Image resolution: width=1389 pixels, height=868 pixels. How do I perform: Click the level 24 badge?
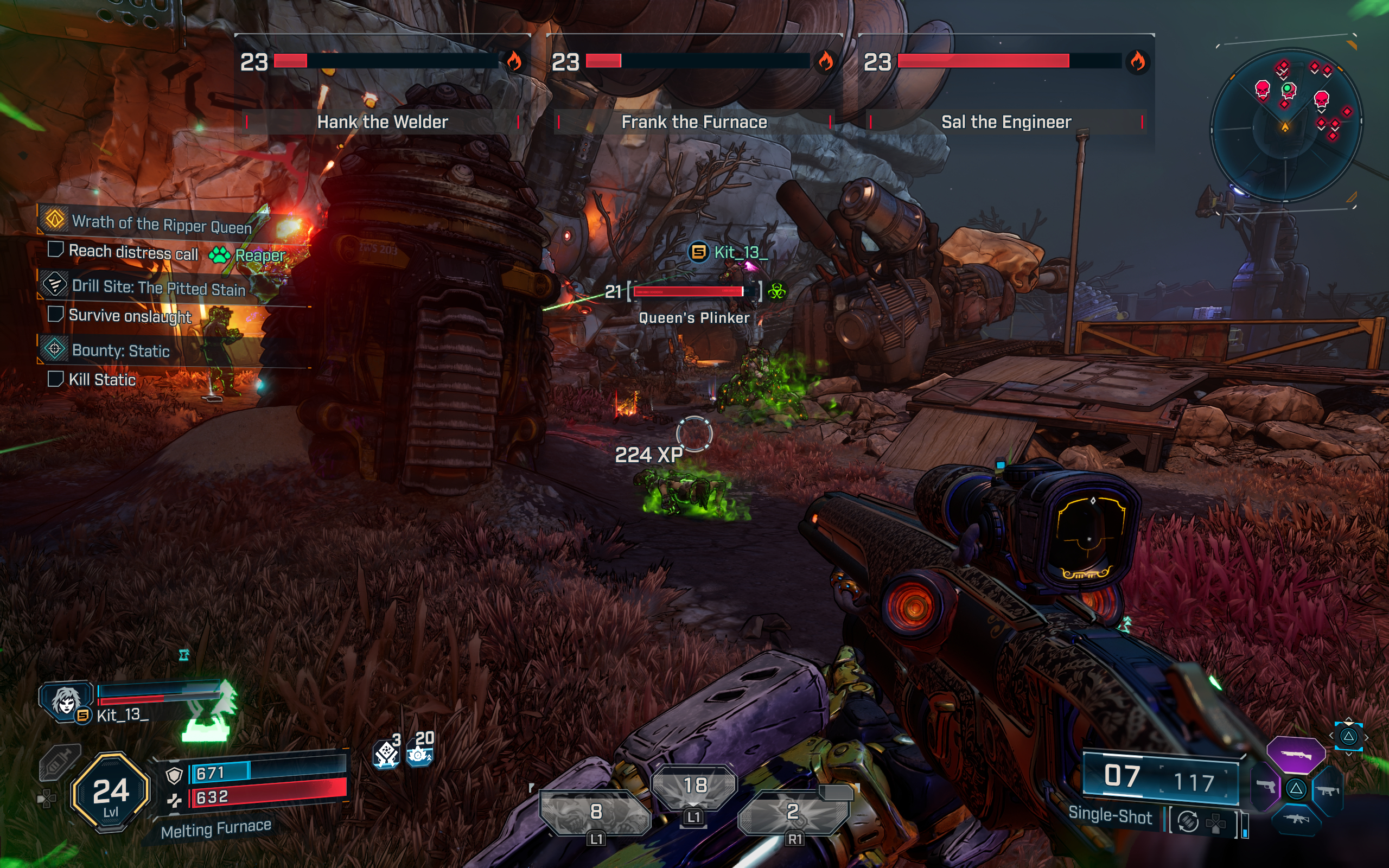pos(110,792)
